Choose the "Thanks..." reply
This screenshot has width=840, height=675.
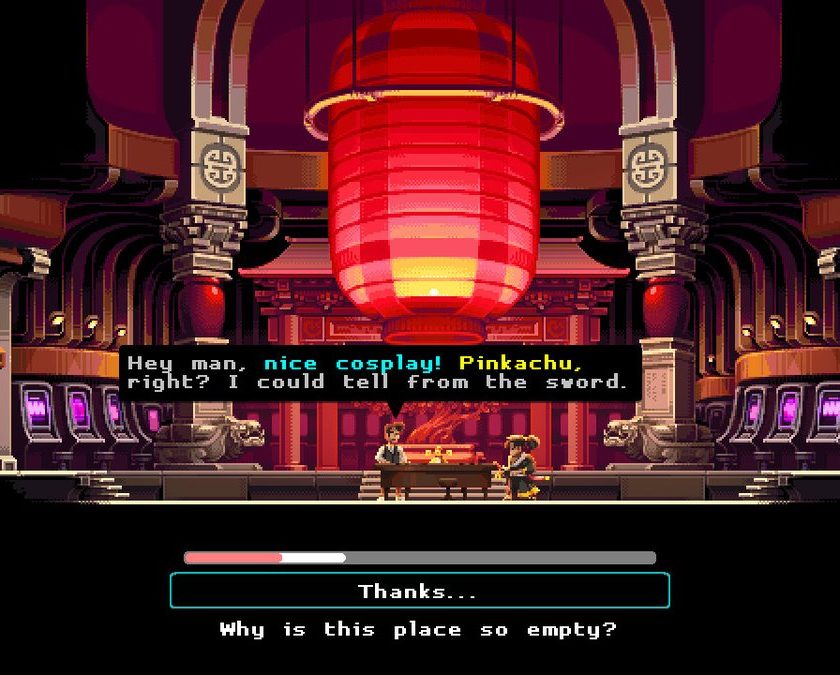click(x=419, y=591)
